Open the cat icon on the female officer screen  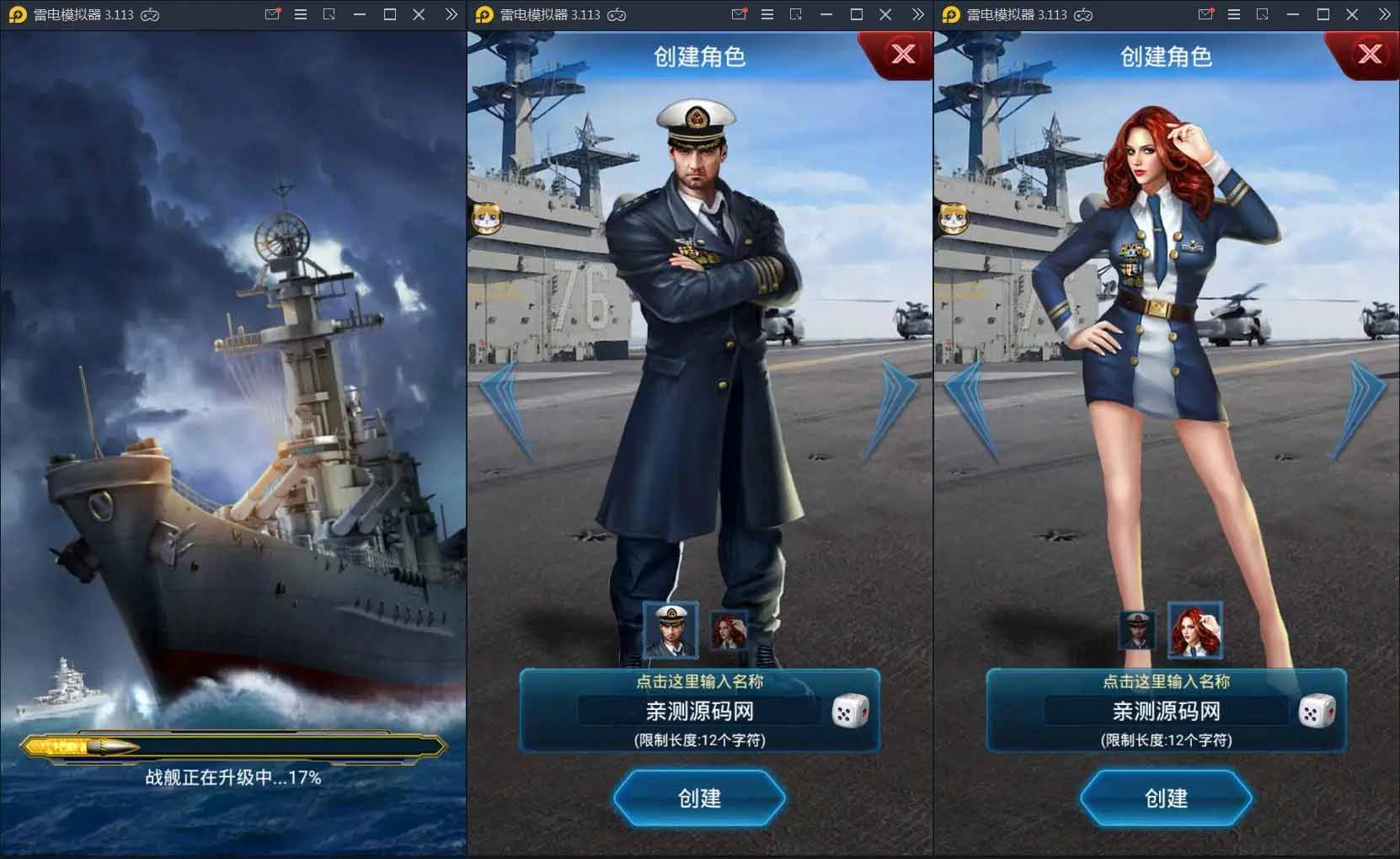[954, 218]
